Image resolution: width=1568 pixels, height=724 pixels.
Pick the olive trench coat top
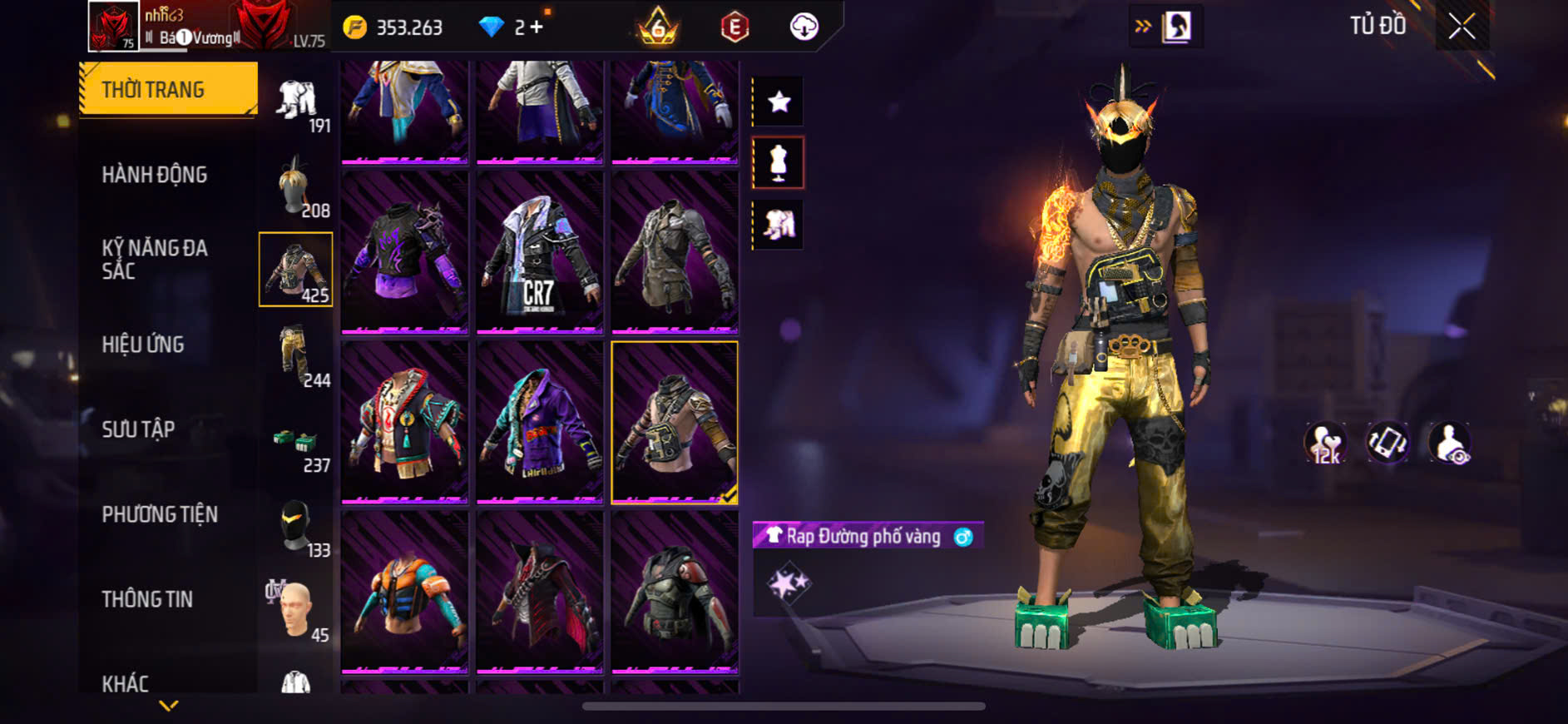point(675,252)
